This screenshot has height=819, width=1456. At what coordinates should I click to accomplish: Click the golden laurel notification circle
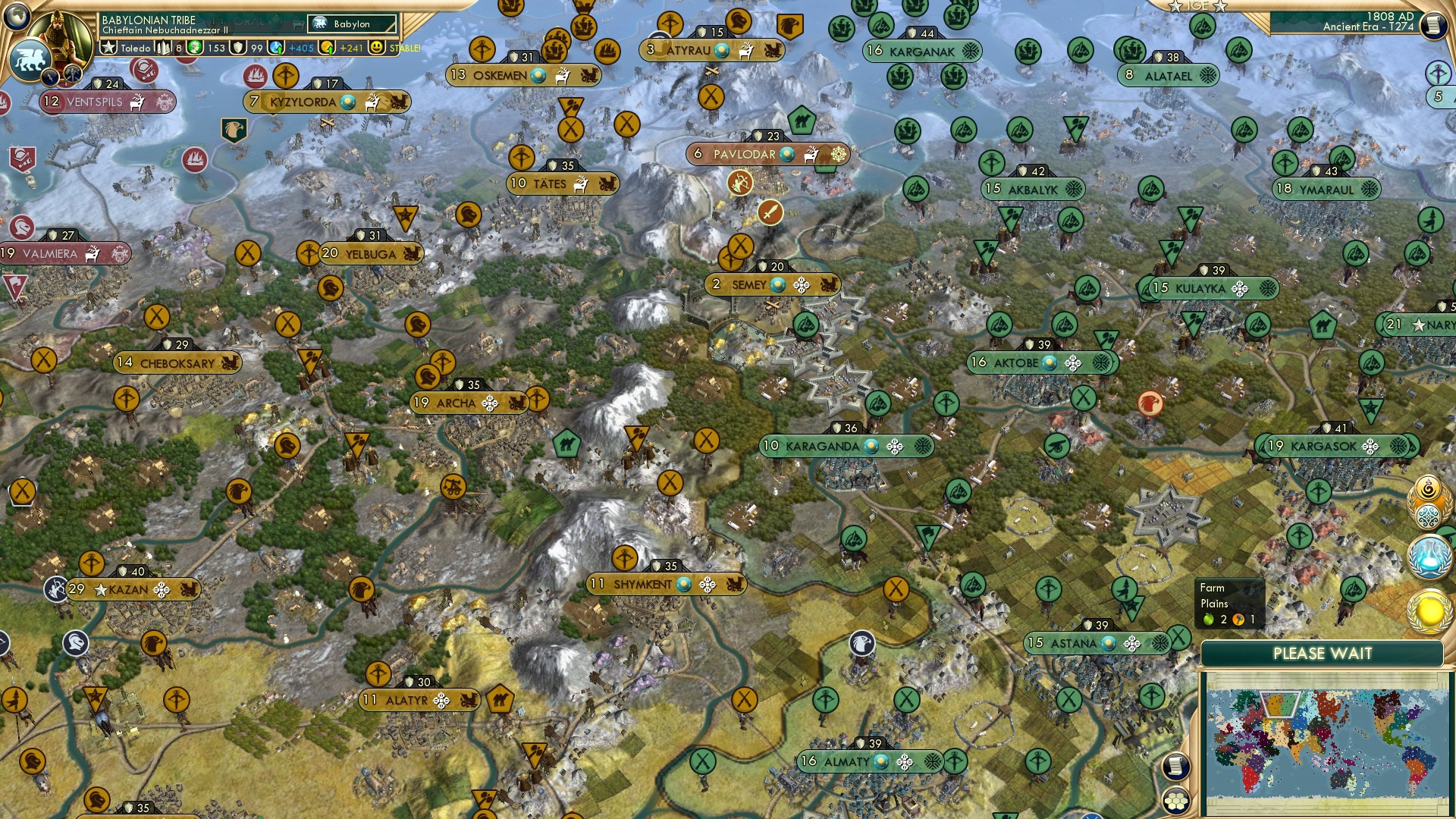[x=1429, y=610]
